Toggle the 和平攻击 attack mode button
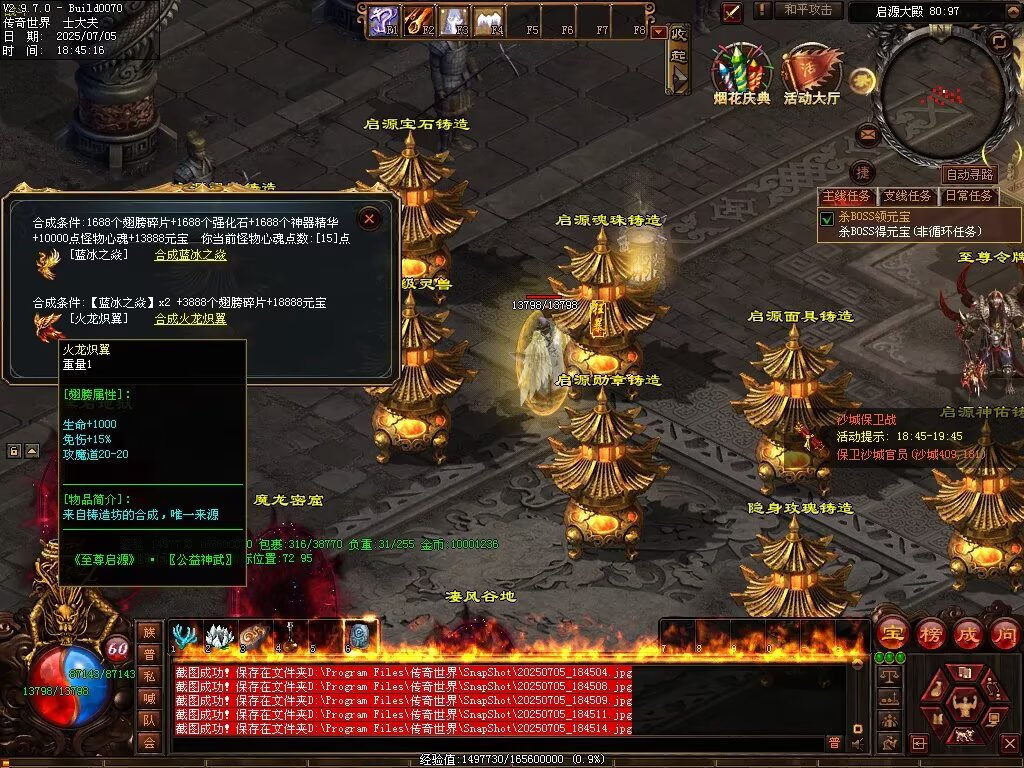 [808, 10]
